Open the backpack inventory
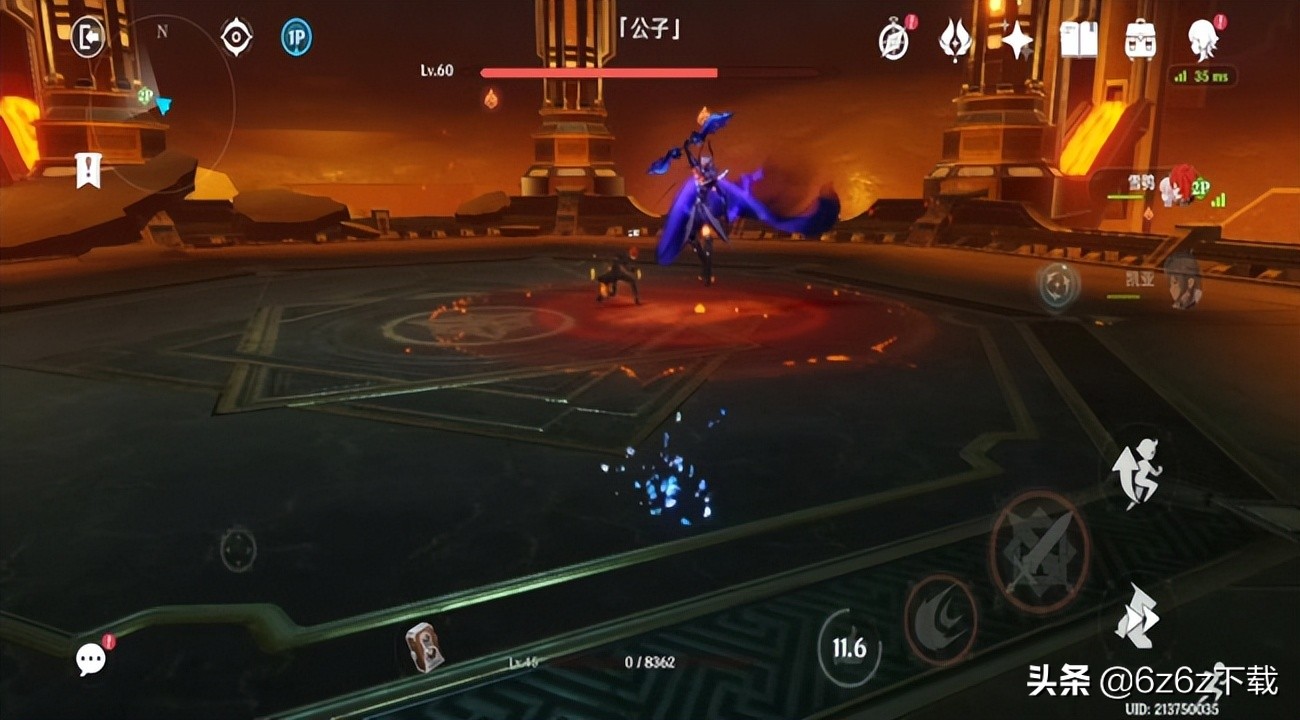The width and height of the screenshot is (1300, 720). pos(1140,41)
